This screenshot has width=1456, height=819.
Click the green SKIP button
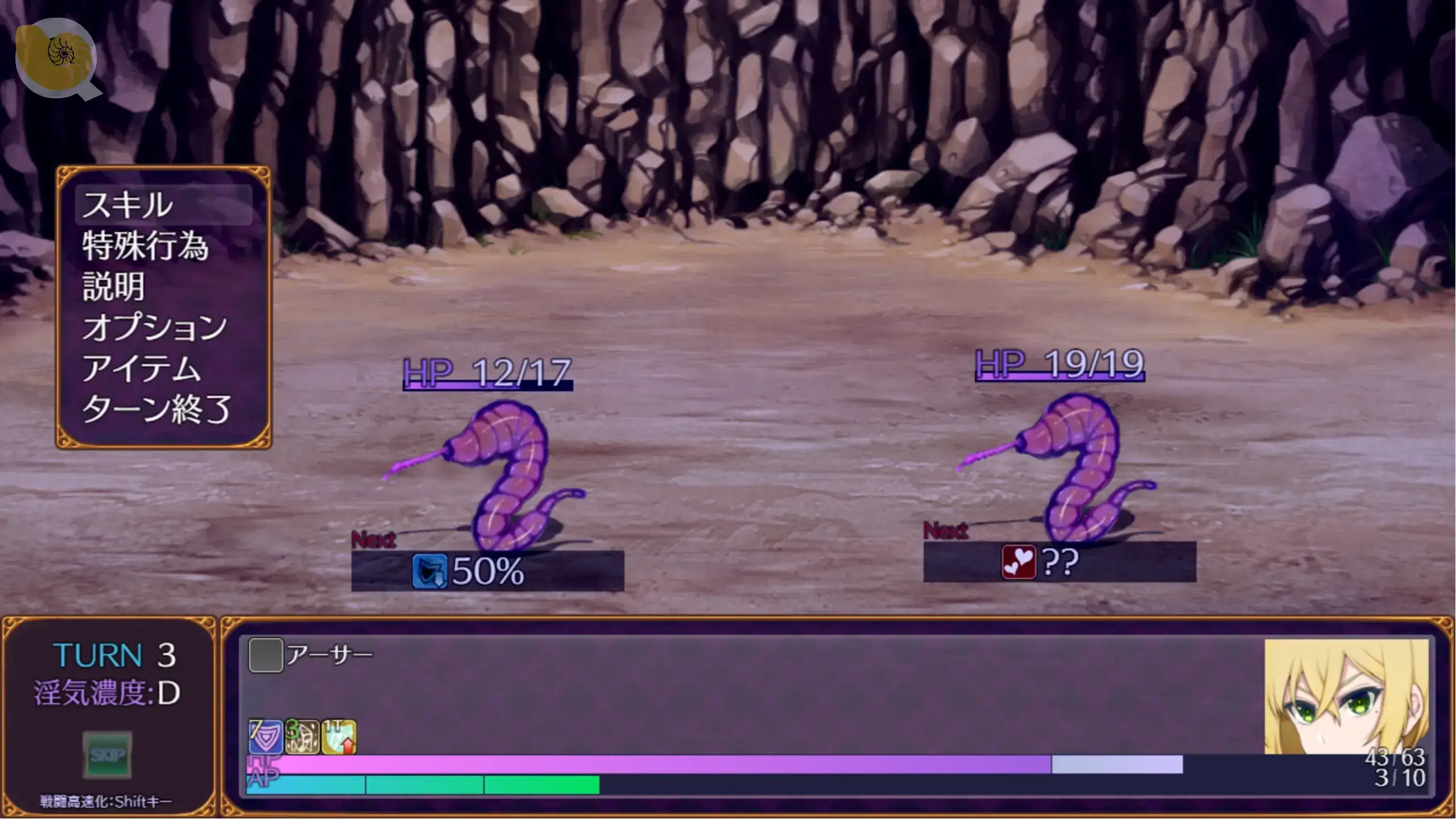point(107,755)
